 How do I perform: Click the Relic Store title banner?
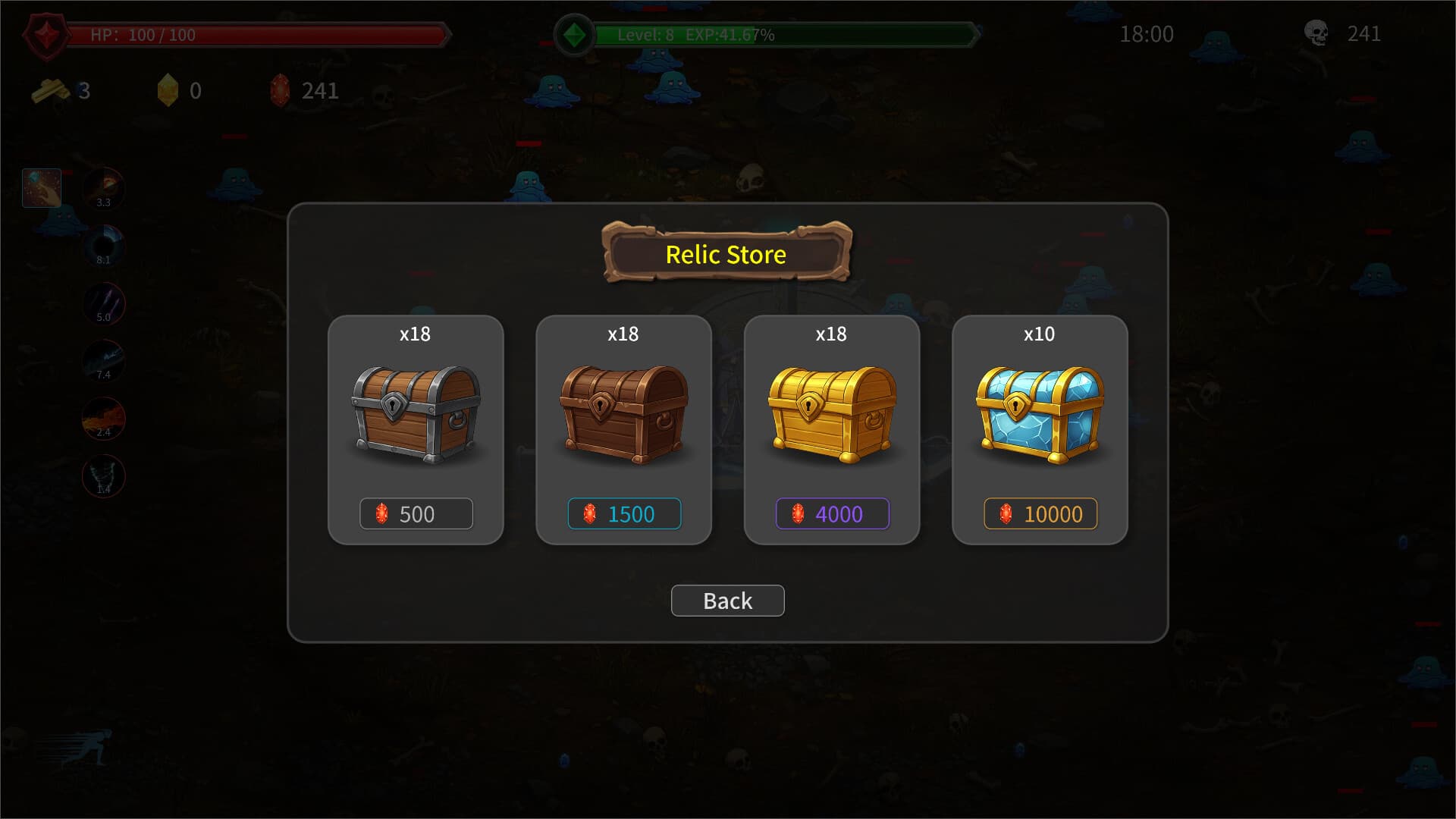tap(726, 255)
